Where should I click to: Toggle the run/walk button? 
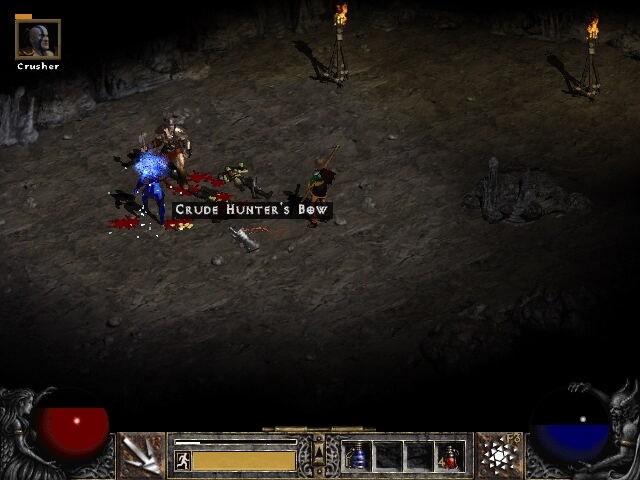[183, 461]
